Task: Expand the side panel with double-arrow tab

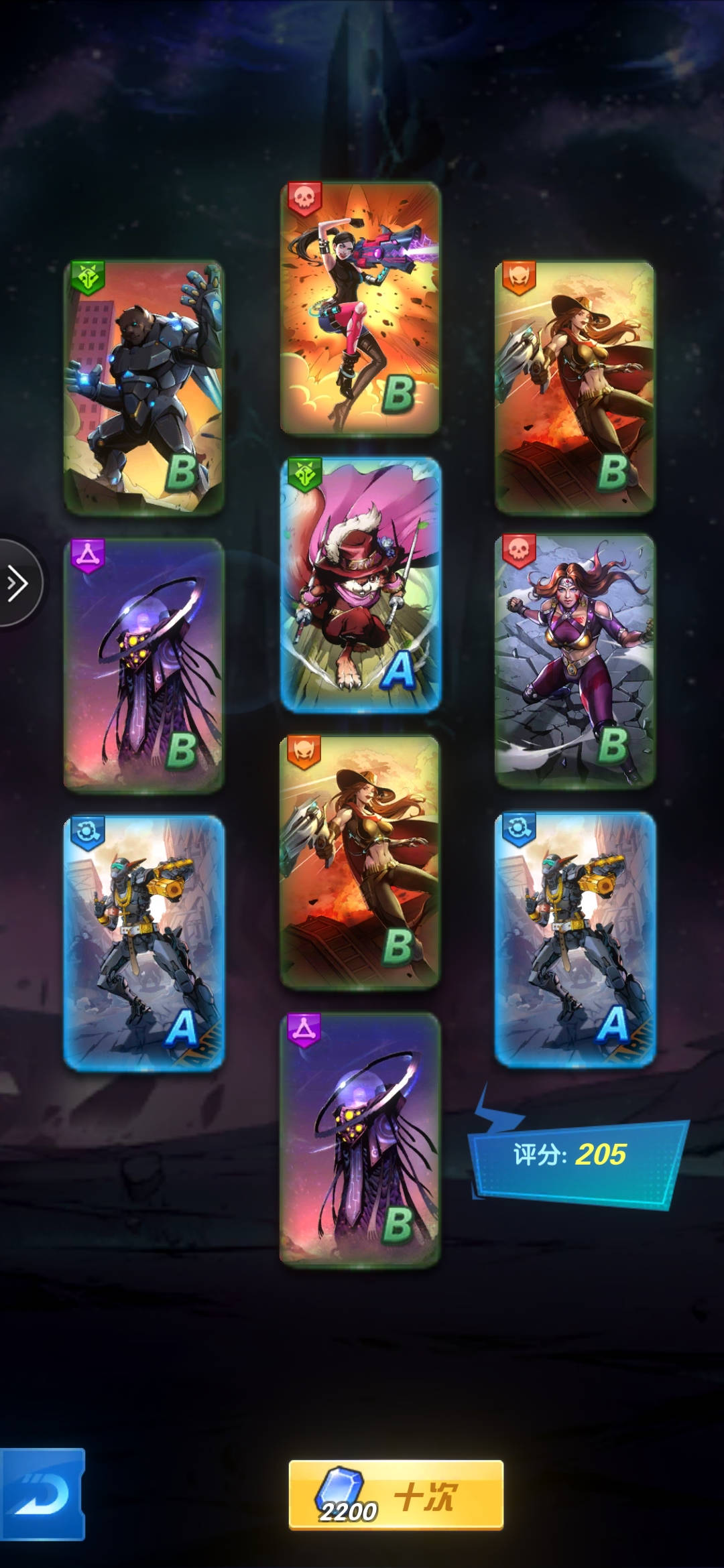Action: coord(18,583)
